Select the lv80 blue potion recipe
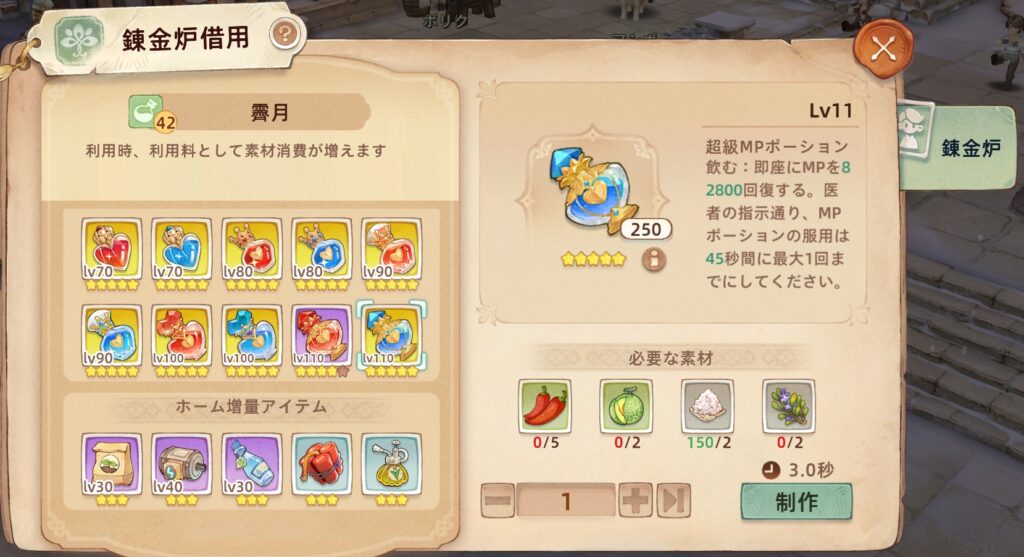This screenshot has width=1024, height=557. (322, 249)
